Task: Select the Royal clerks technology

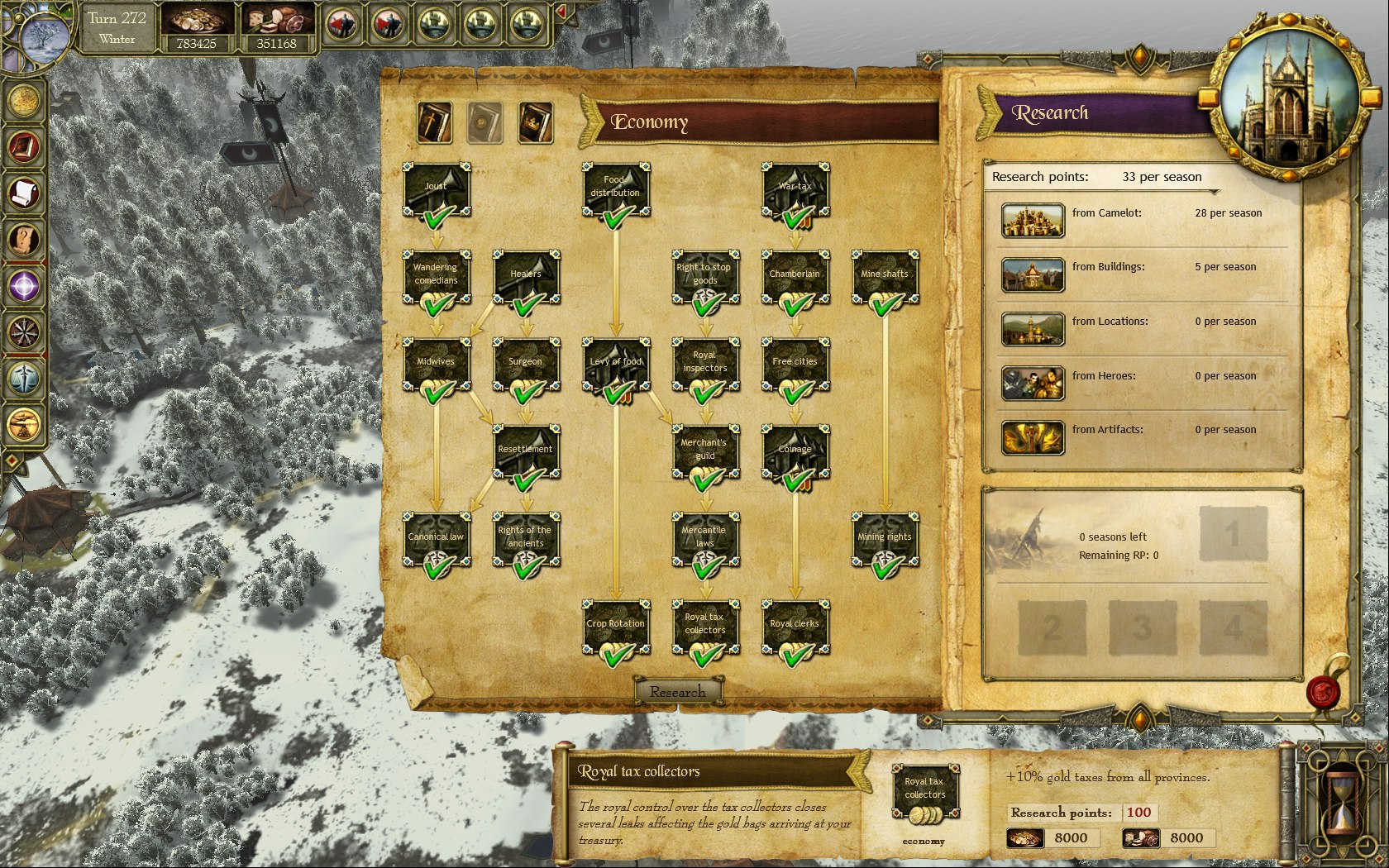Action: 795,627
